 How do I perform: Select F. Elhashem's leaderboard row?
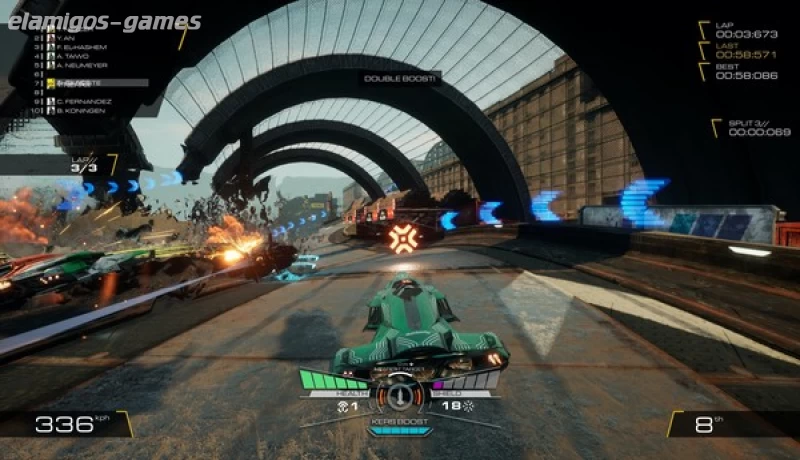click(x=80, y=47)
